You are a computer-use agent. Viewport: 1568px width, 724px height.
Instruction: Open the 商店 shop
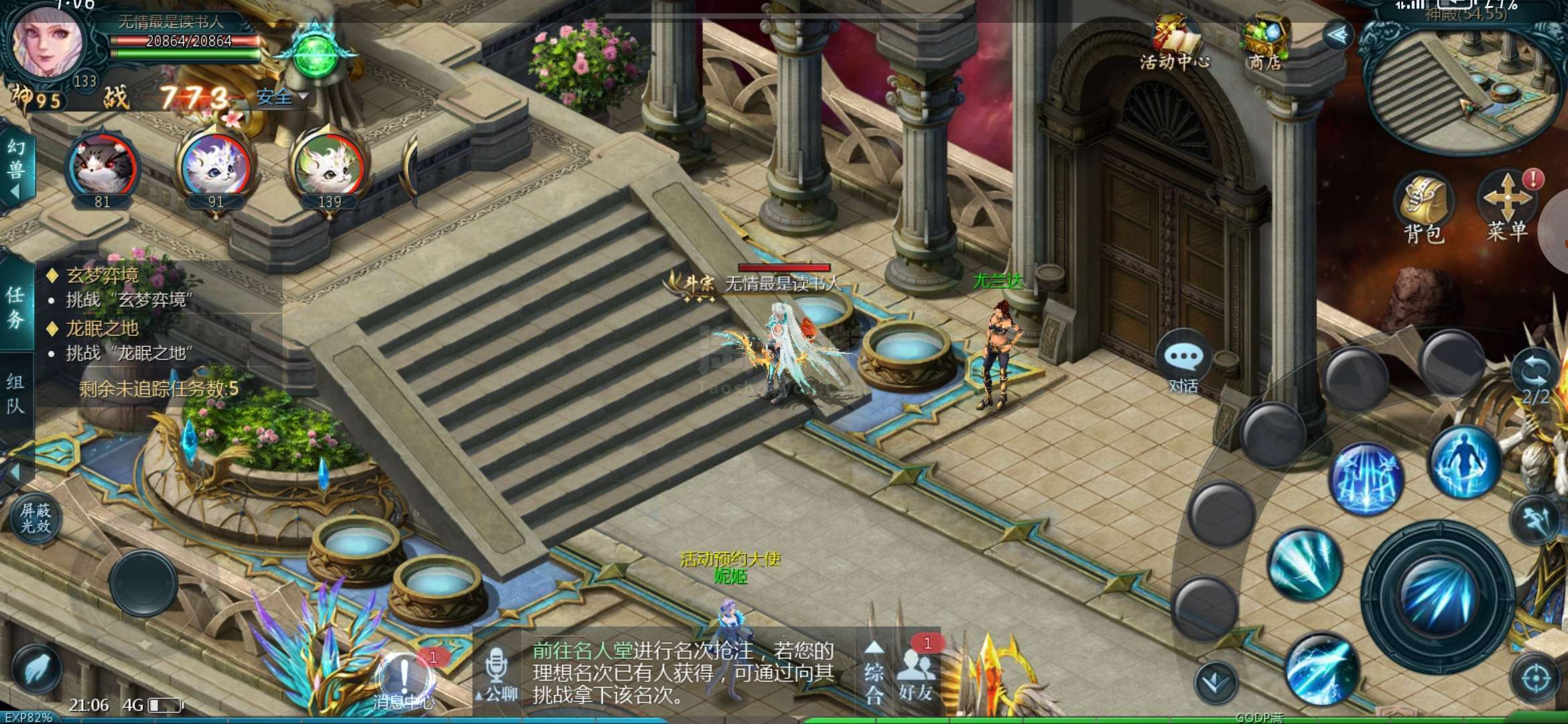pos(1264,43)
